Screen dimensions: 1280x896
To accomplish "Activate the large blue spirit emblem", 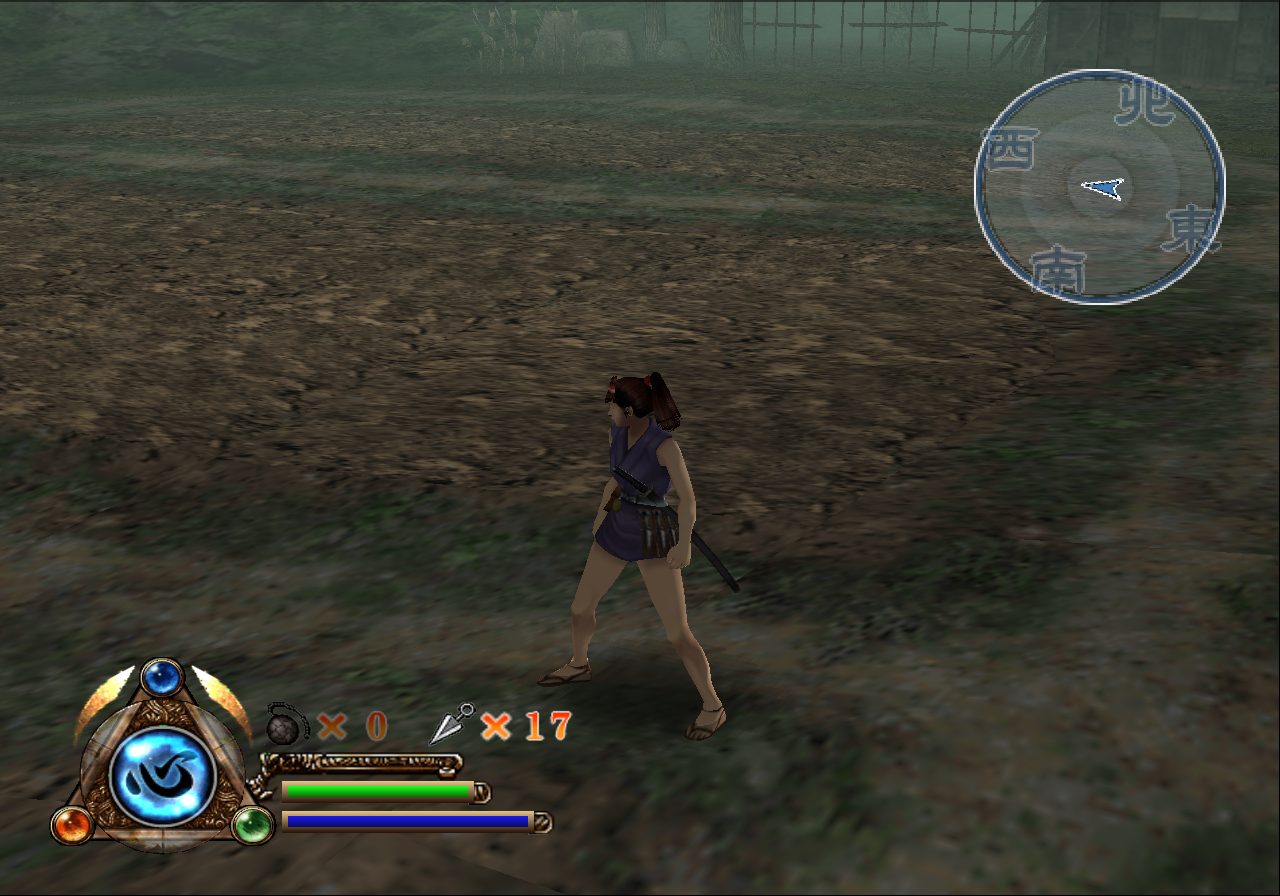I will (x=162, y=776).
